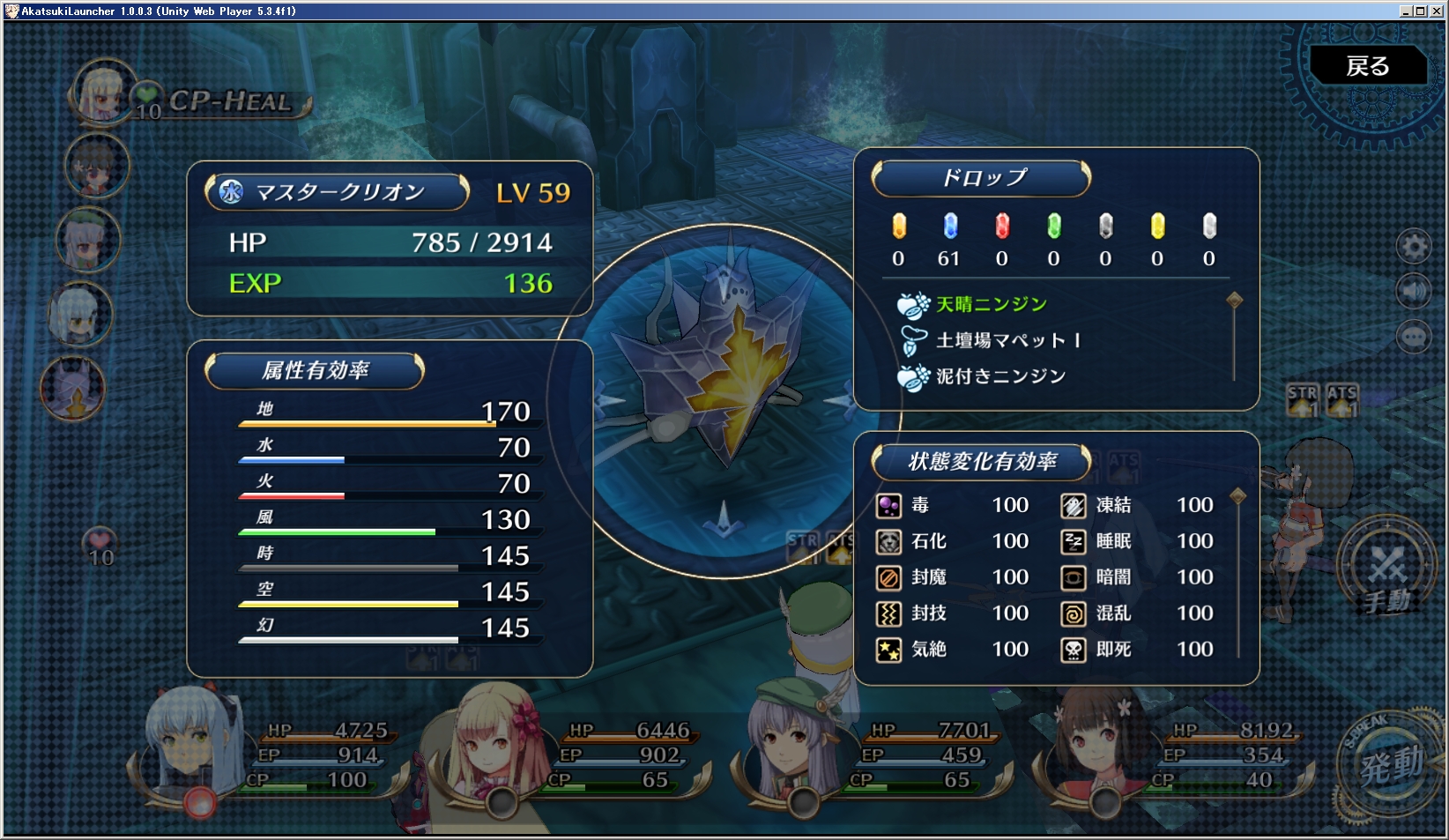
Task: Close the AkatsukiLauncher window
Action: [x=1438, y=11]
